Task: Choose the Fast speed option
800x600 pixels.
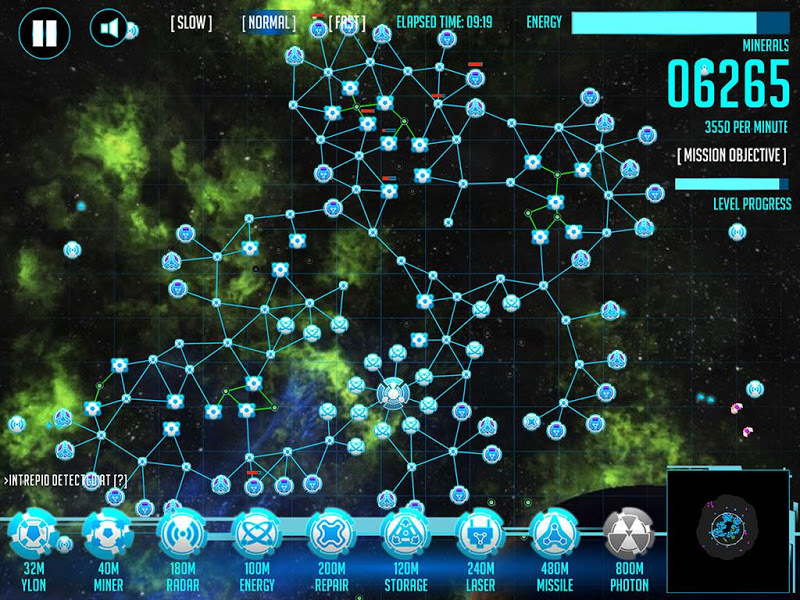Action: 346,22
